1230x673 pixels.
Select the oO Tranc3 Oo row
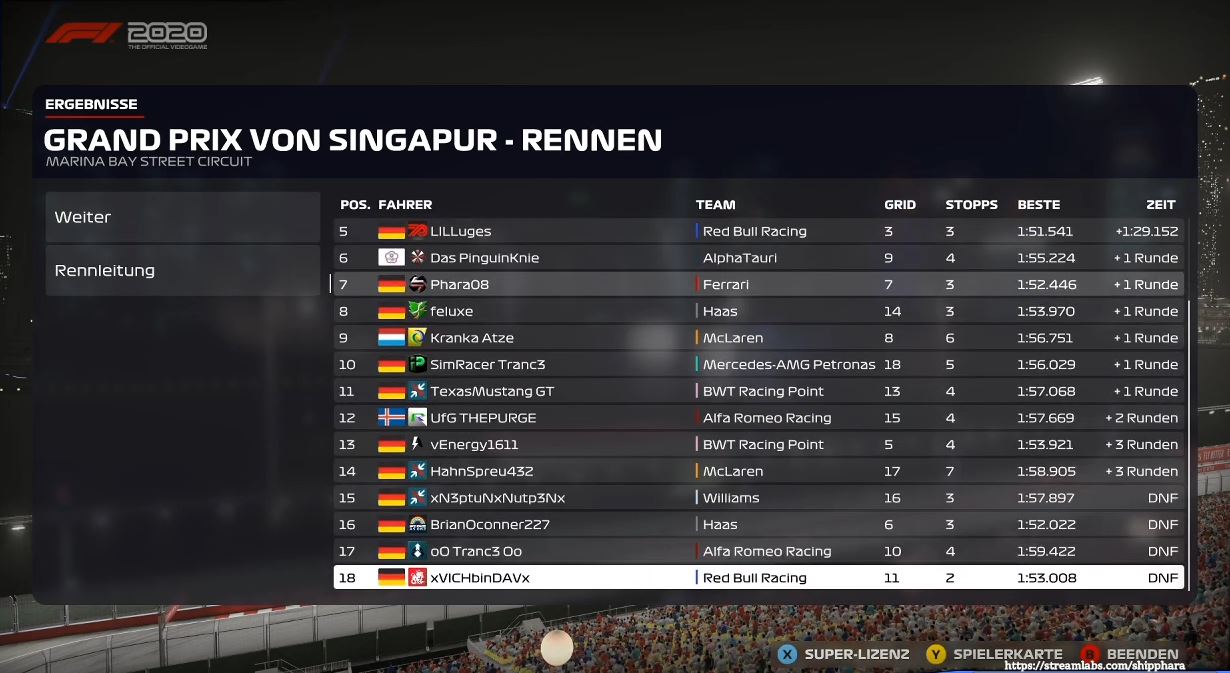click(758, 551)
